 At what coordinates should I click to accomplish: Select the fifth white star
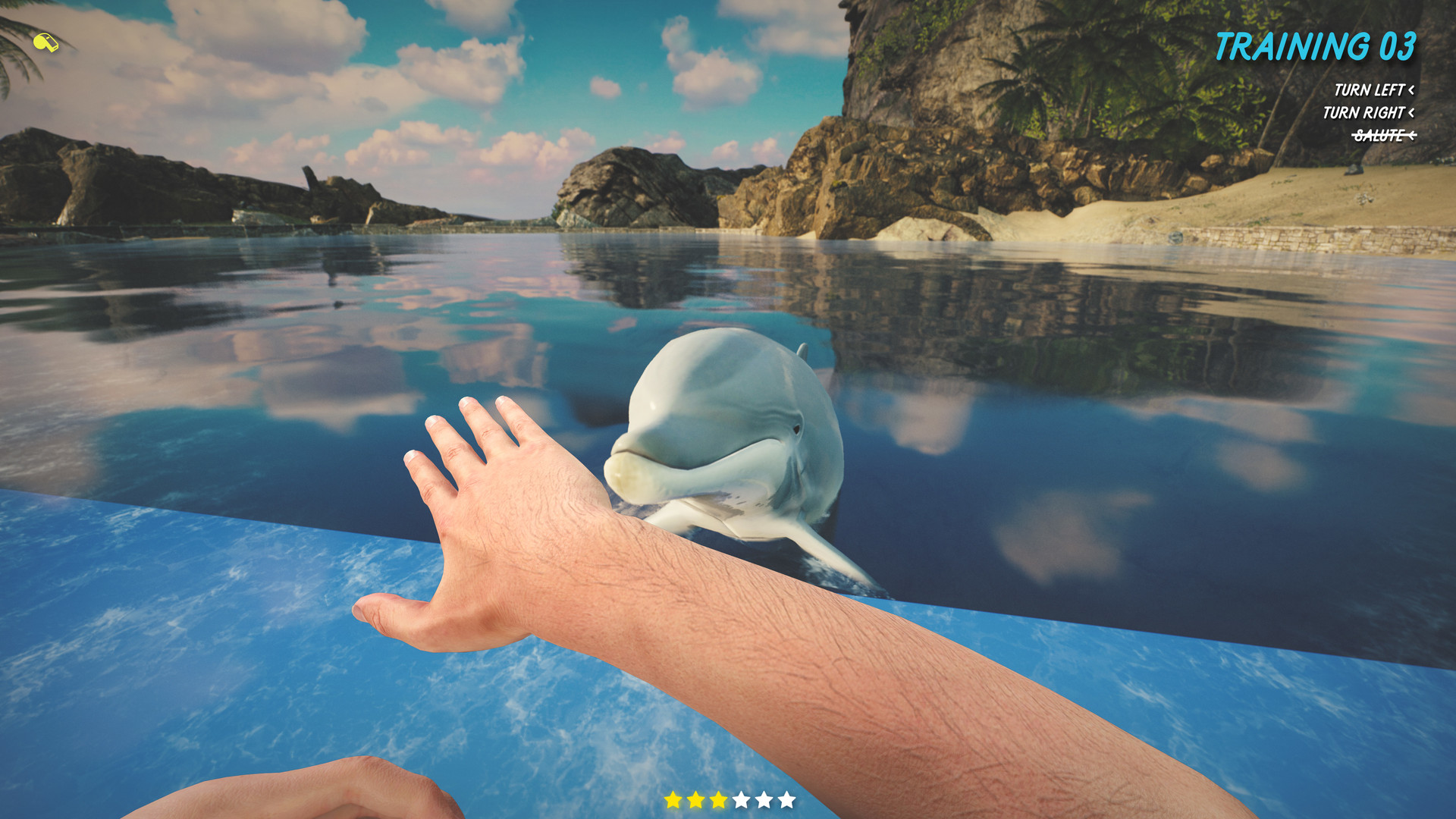pyautogui.click(x=764, y=799)
